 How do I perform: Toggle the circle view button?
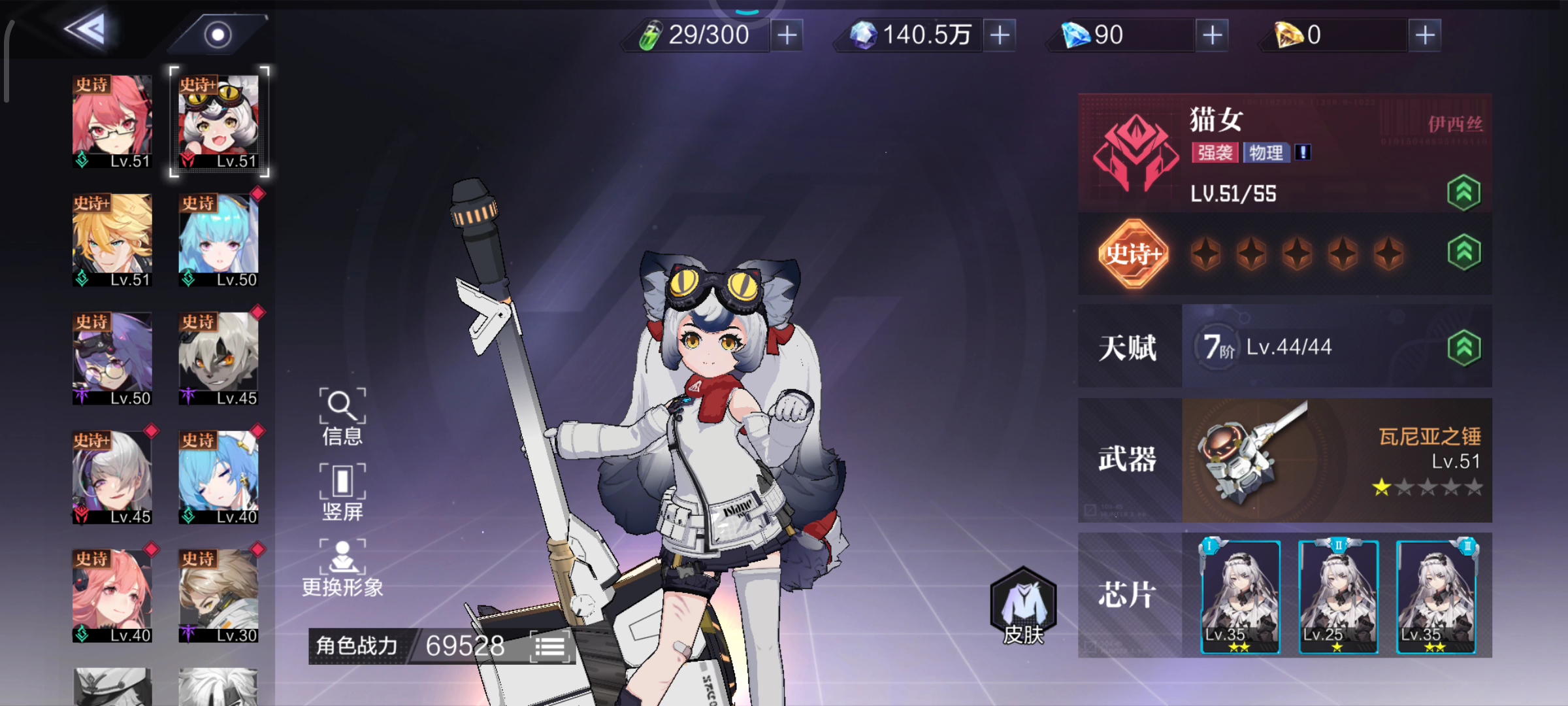218,34
